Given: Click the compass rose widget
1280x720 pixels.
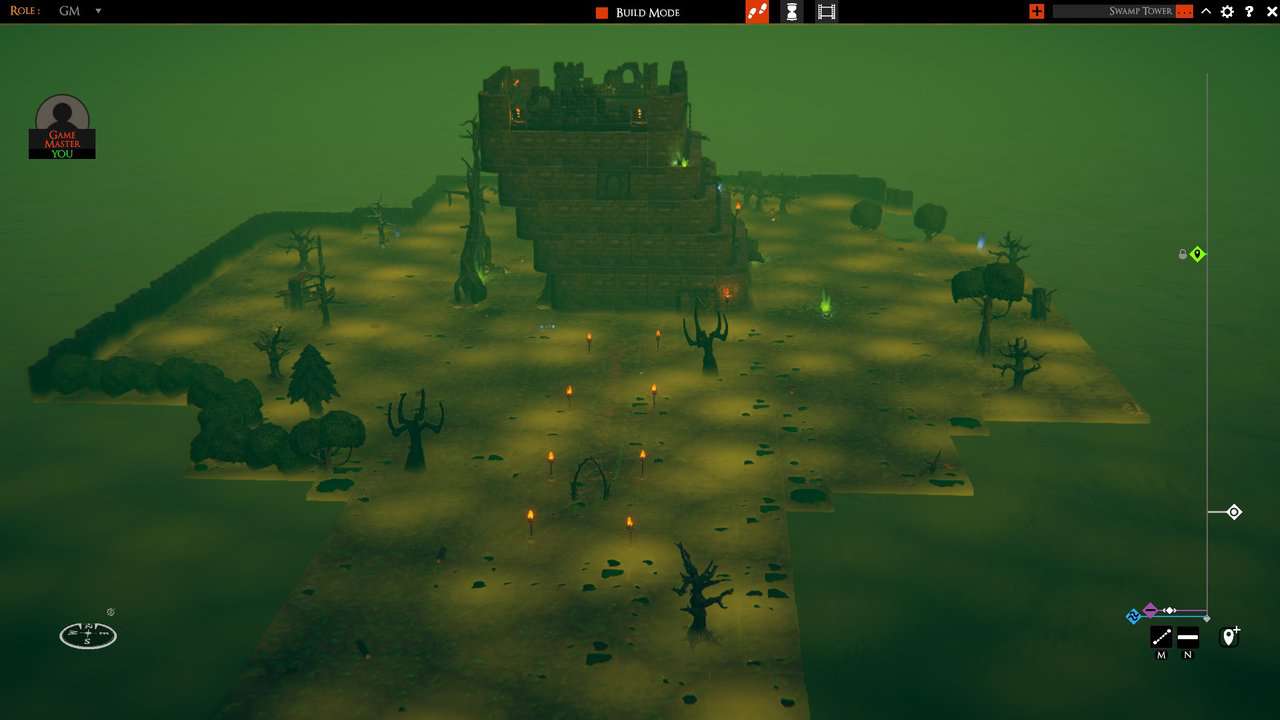Looking at the screenshot, I should click(x=88, y=635).
